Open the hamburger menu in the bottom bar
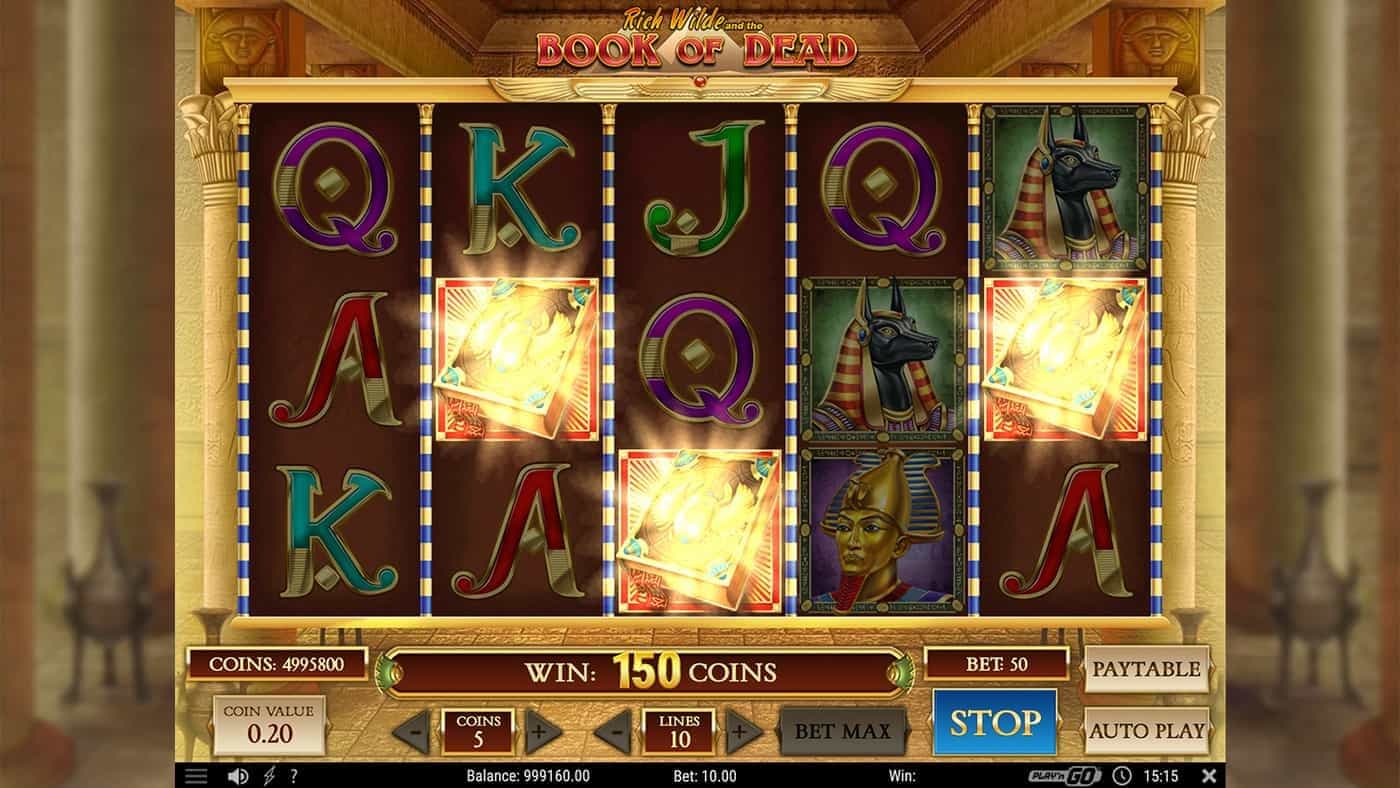The width and height of the screenshot is (1400, 788). tap(196, 776)
